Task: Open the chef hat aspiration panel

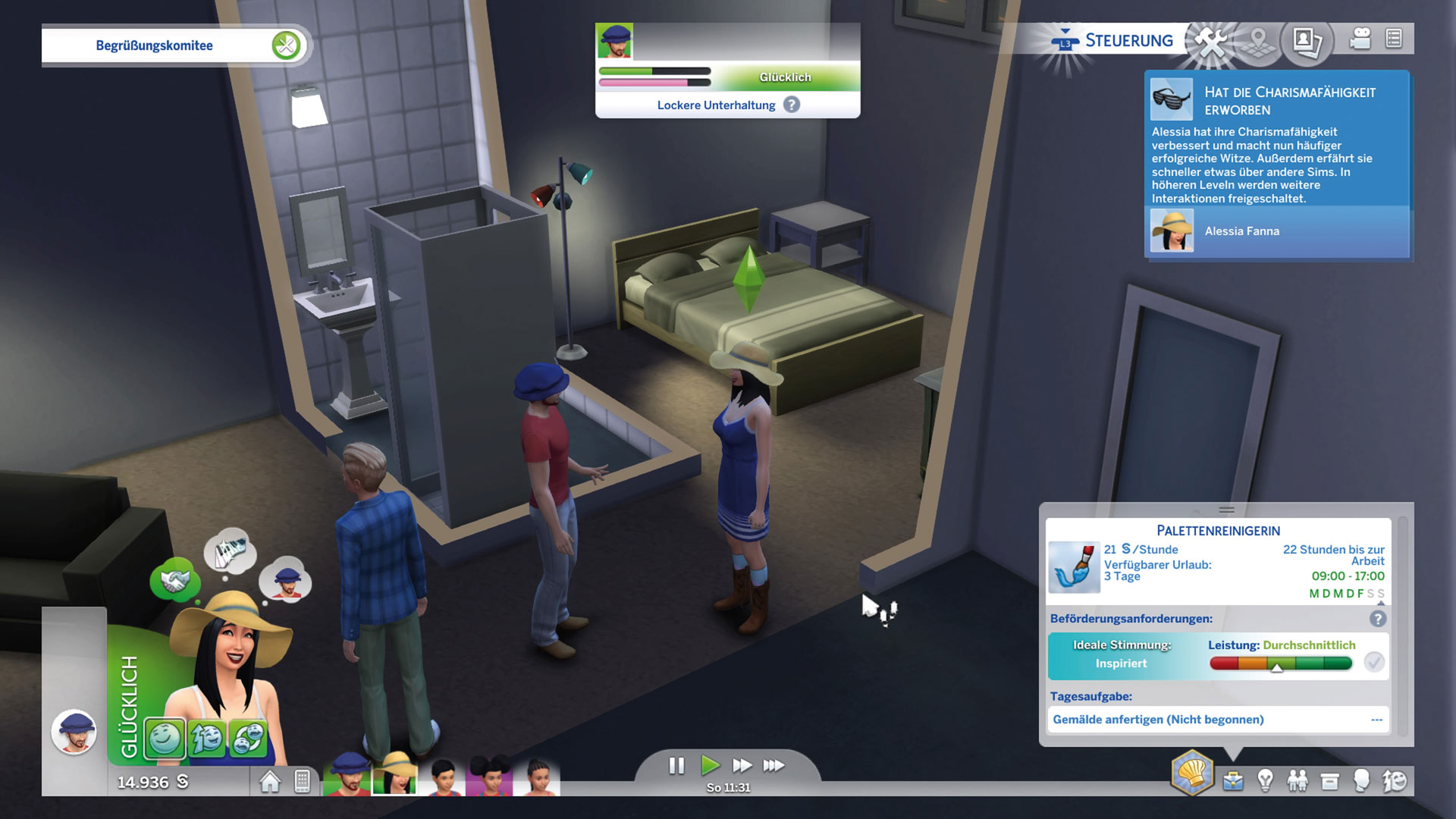Action: 1192,773
